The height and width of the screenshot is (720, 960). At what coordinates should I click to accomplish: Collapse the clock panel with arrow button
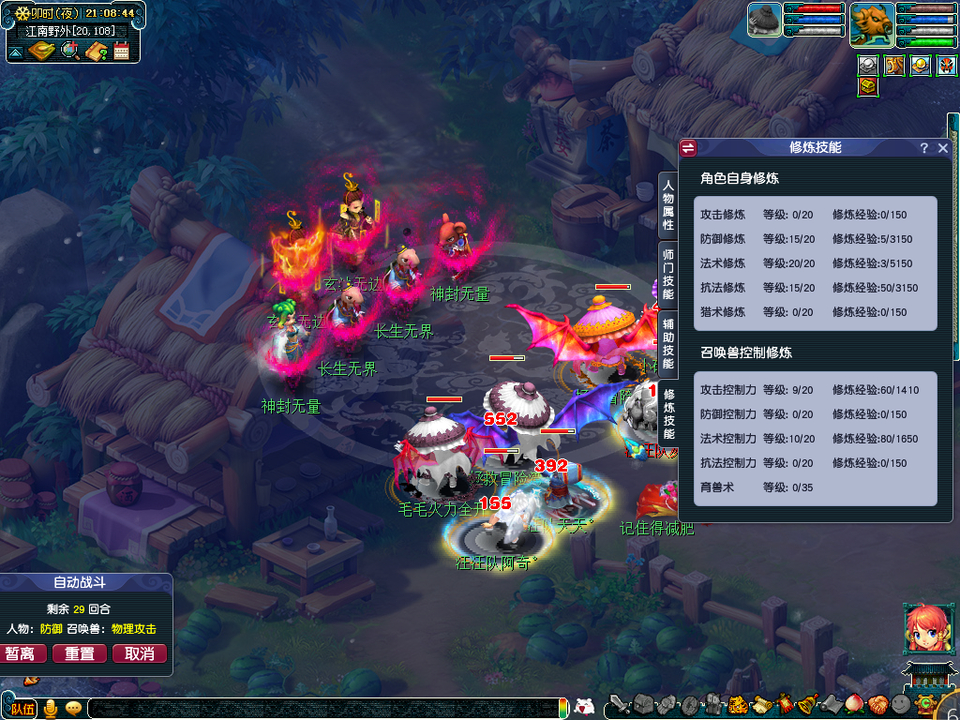17,52
